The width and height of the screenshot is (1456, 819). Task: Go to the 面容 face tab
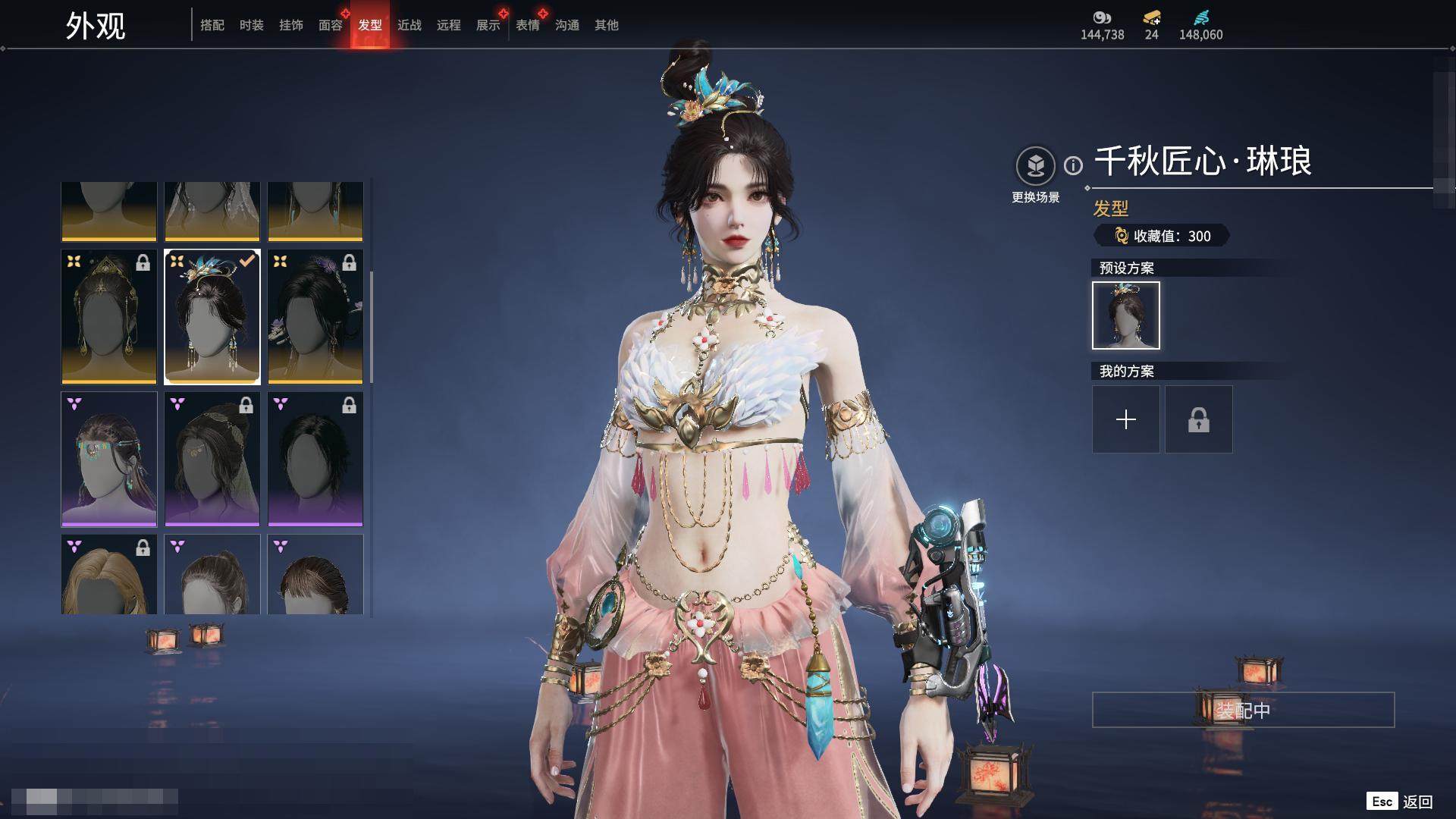tap(331, 25)
